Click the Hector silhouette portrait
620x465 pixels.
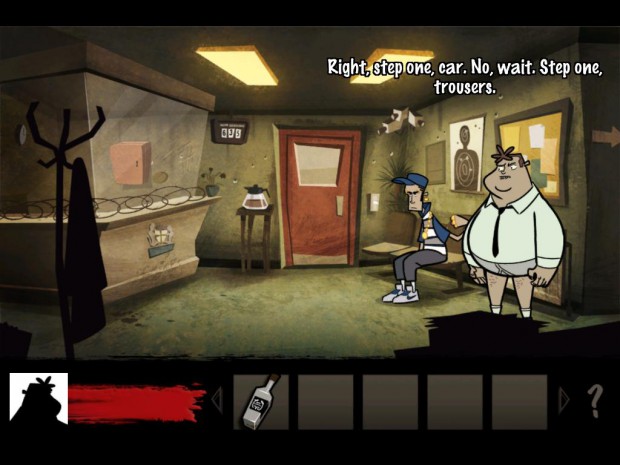[38, 400]
